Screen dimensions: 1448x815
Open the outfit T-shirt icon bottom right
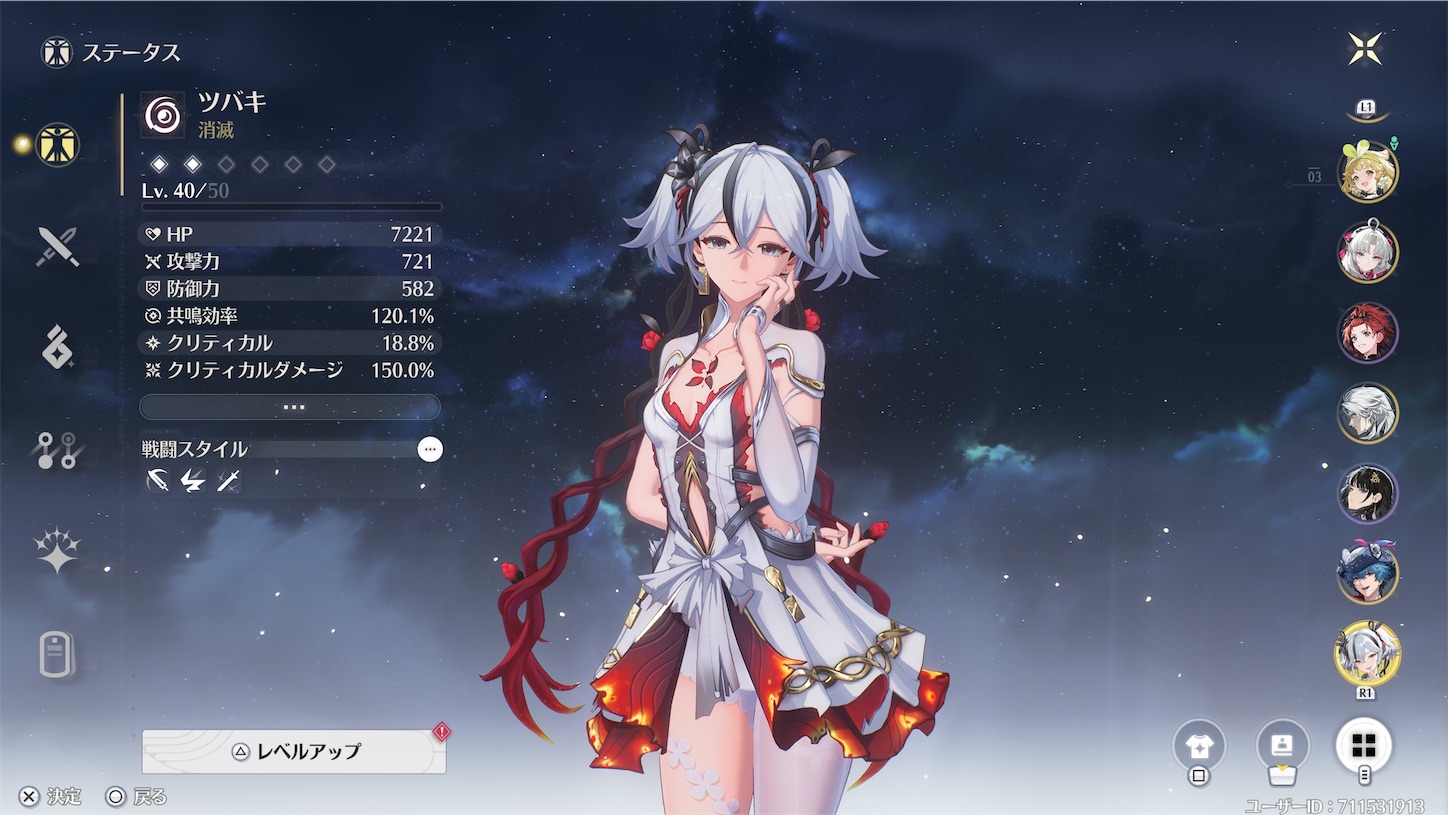[1198, 745]
